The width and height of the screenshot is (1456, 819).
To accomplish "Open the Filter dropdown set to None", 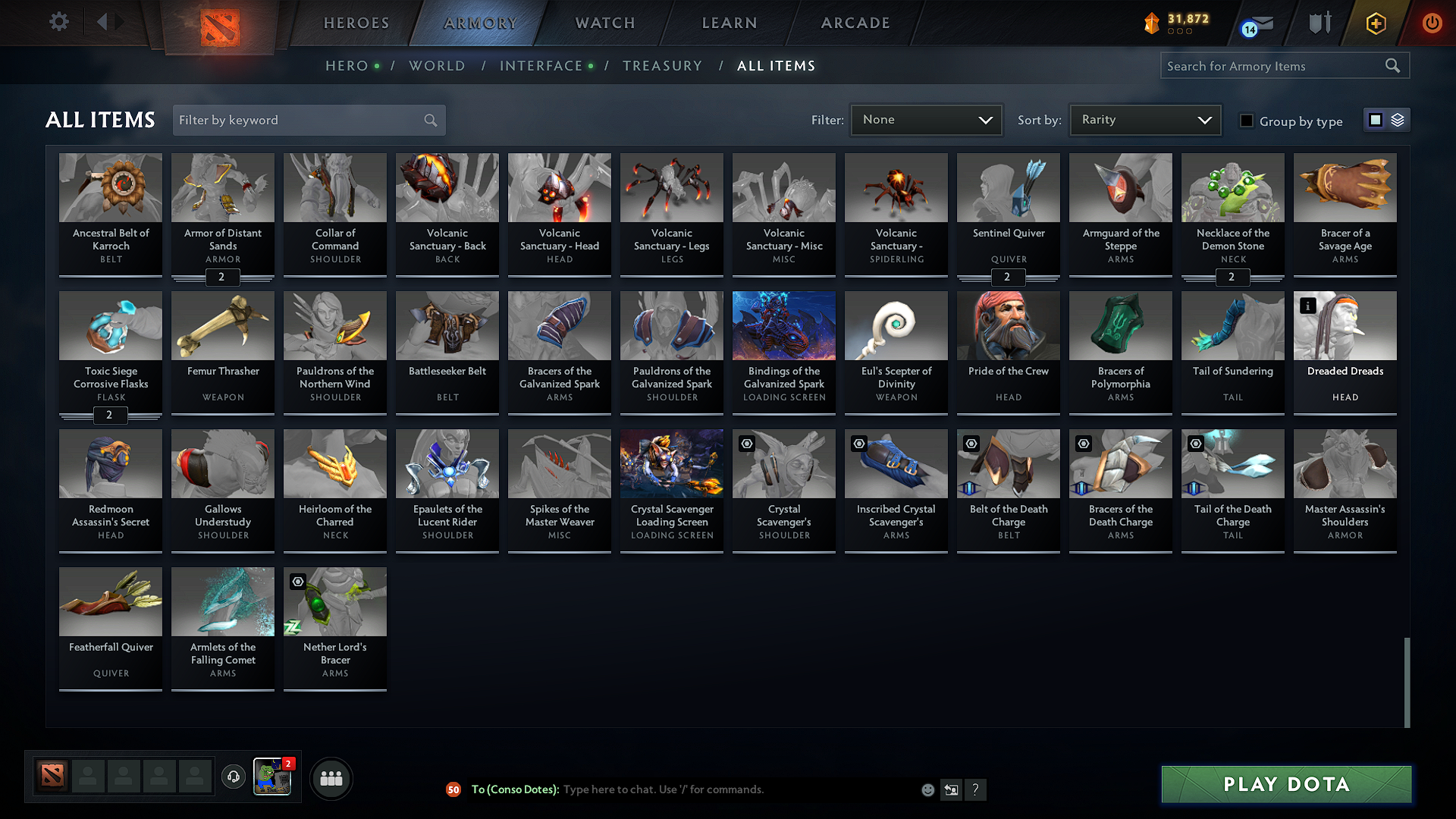I will point(925,119).
